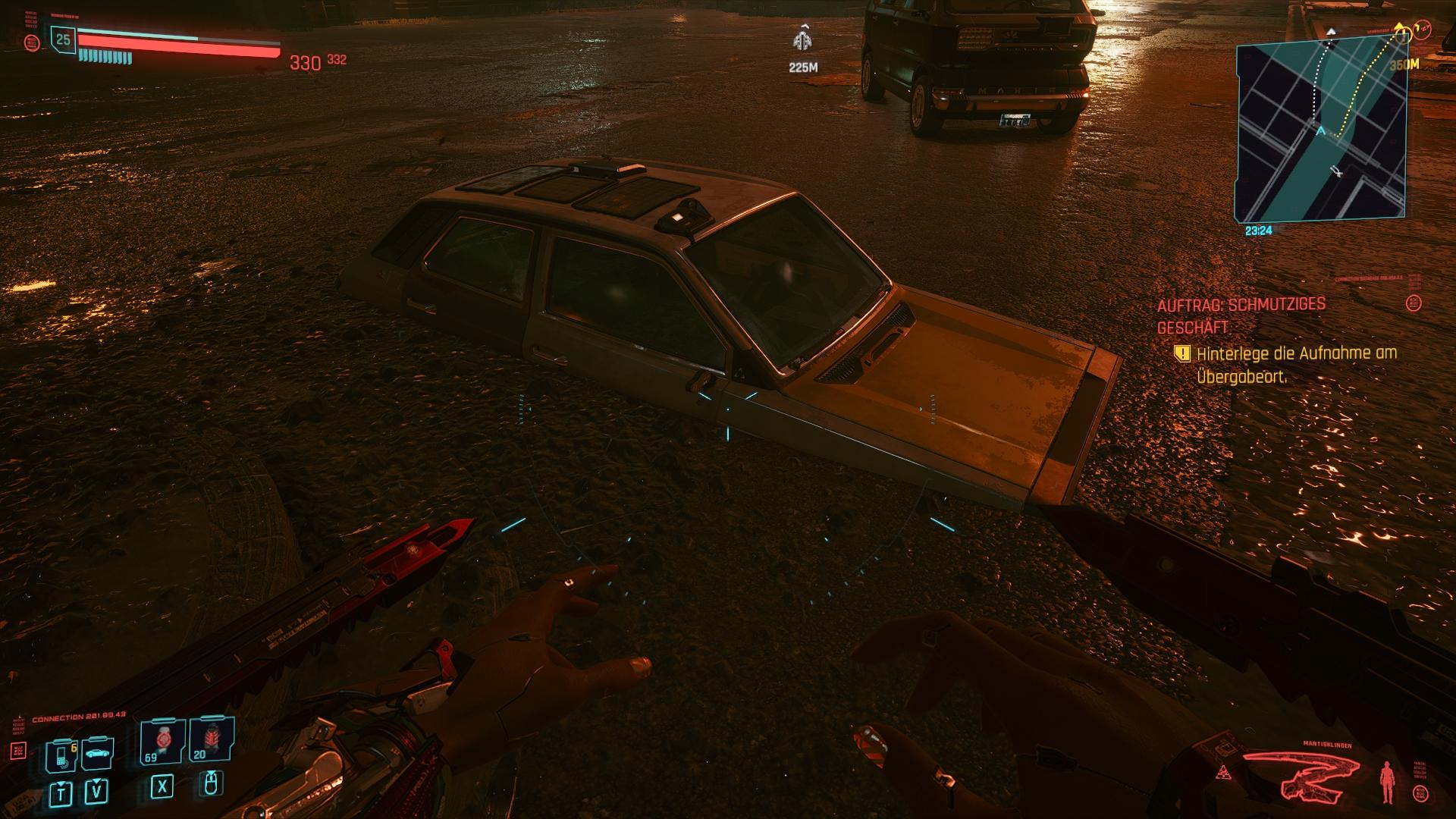Toggle the T keybind prompt for the phone
The image size is (1456, 819).
[61, 792]
